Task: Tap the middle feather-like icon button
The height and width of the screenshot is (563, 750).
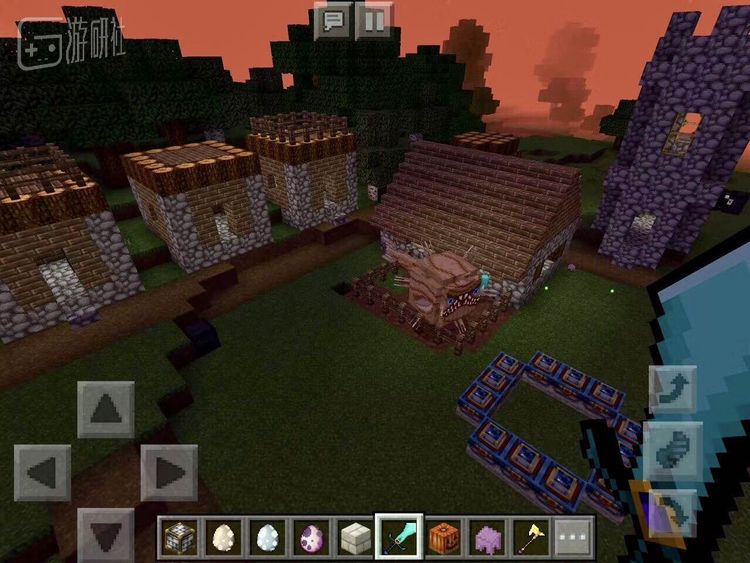Action: (x=671, y=447)
